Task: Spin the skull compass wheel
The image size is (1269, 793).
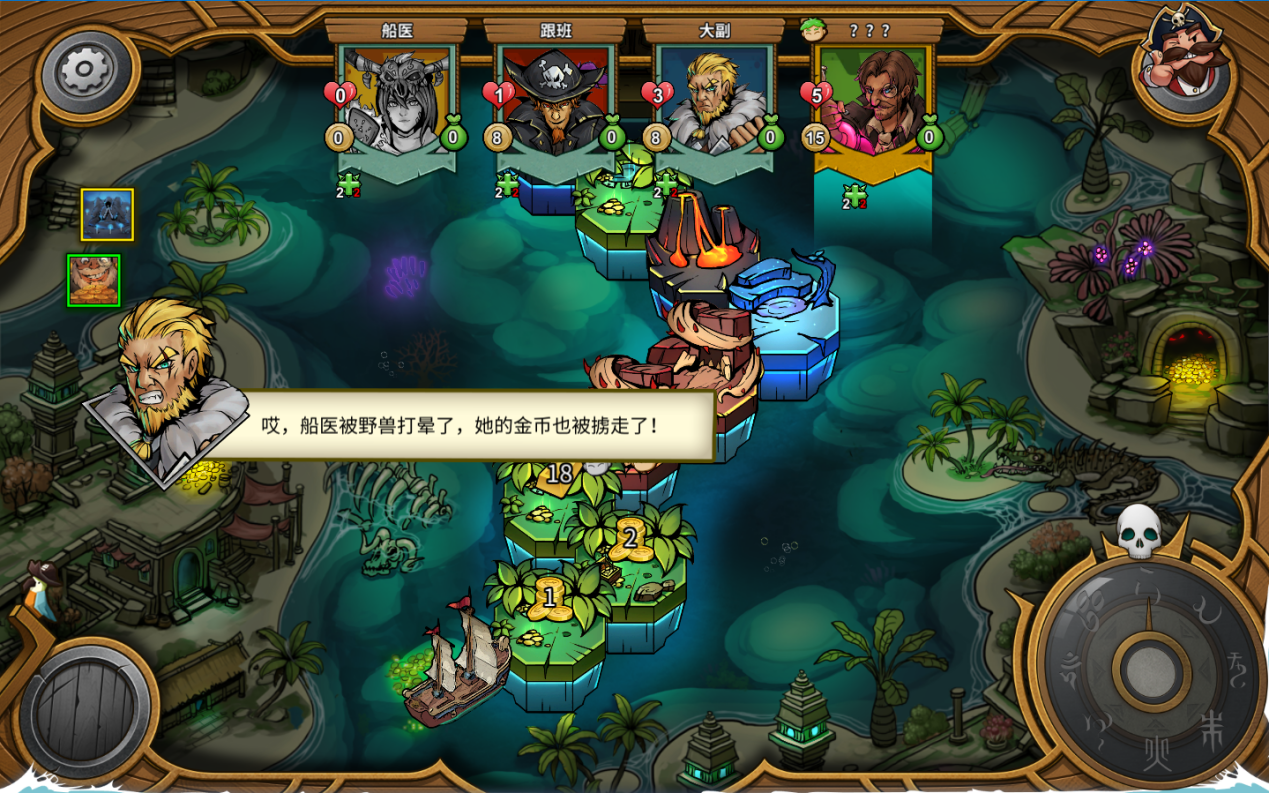Action: click(x=1149, y=668)
